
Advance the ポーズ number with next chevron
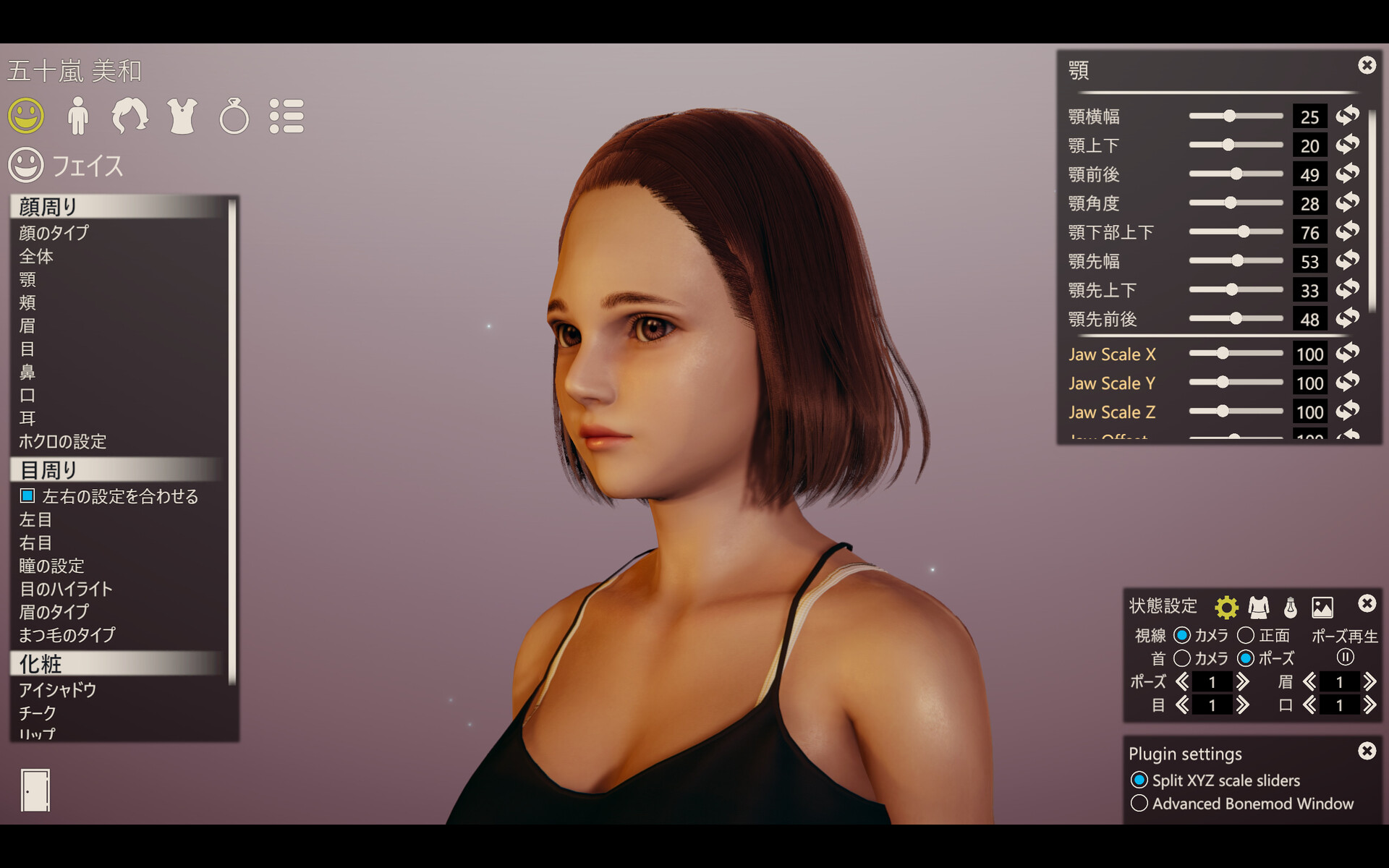click(x=1244, y=681)
